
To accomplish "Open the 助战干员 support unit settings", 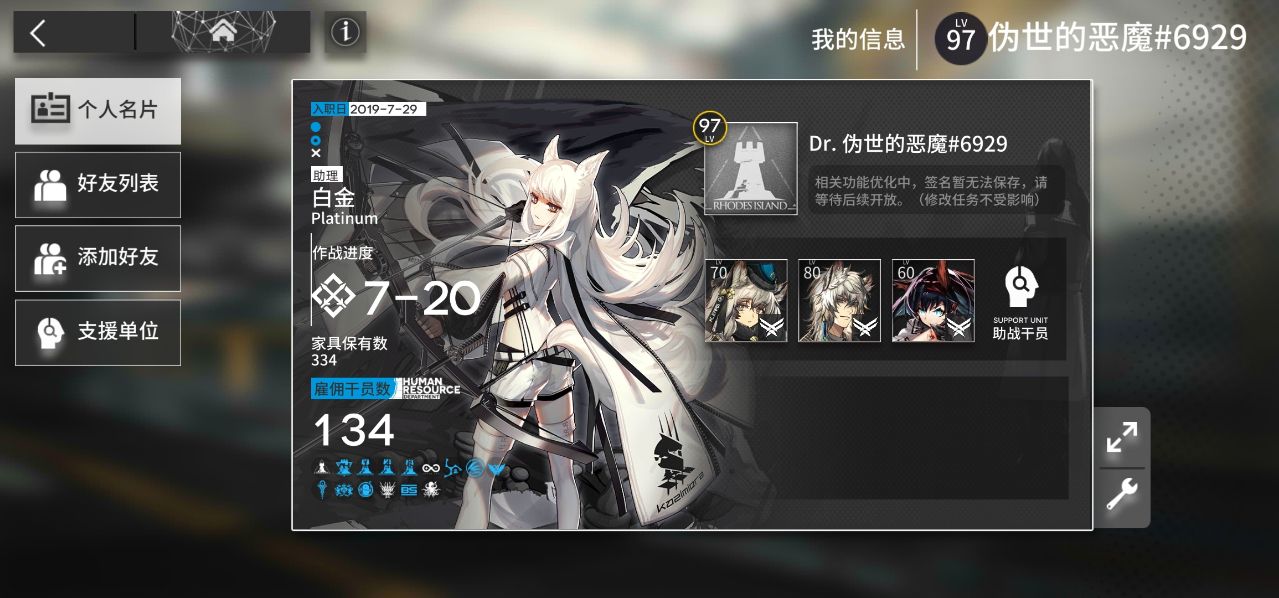I will click(1020, 300).
